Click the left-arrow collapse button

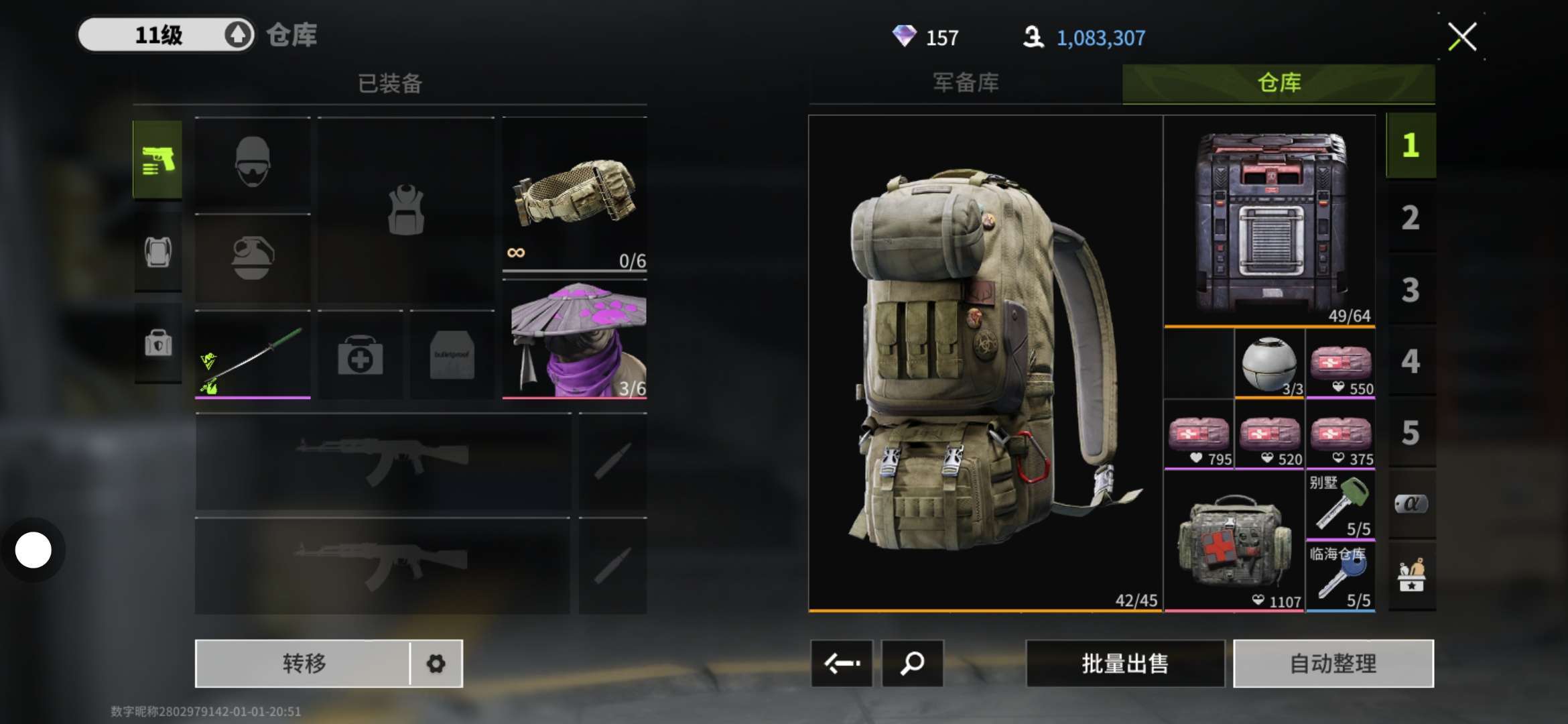click(842, 664)
